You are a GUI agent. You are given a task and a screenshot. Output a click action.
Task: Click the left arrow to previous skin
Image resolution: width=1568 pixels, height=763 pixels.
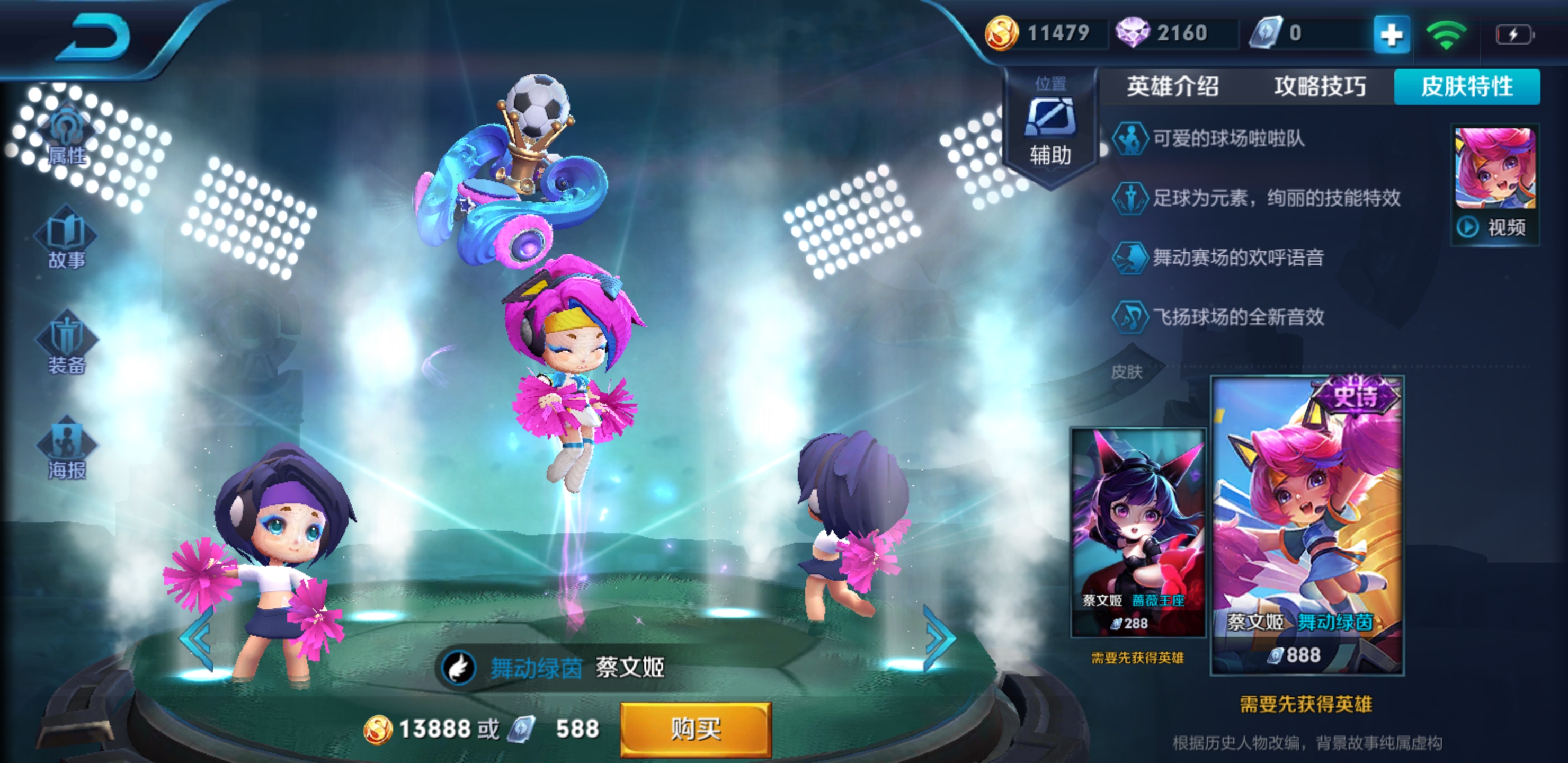(x=197, y=638)
